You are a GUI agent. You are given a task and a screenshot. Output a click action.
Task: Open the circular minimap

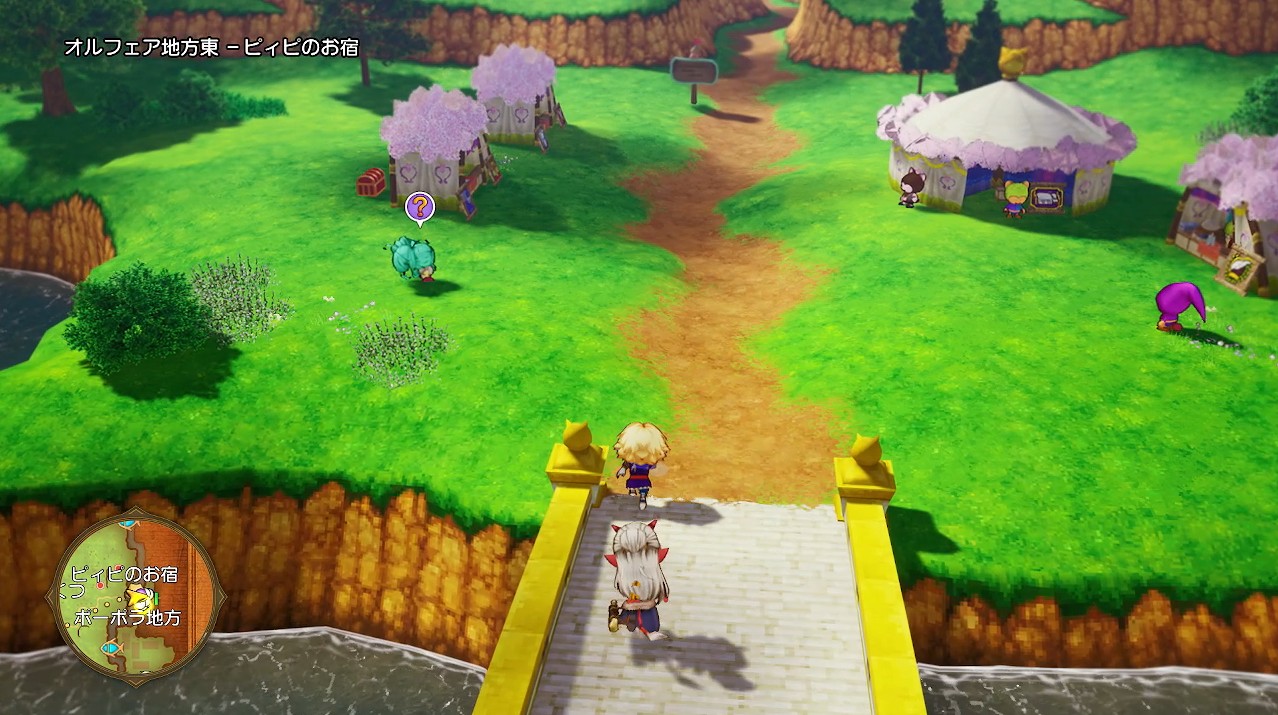pyautogui.click(x=135, y=596)
